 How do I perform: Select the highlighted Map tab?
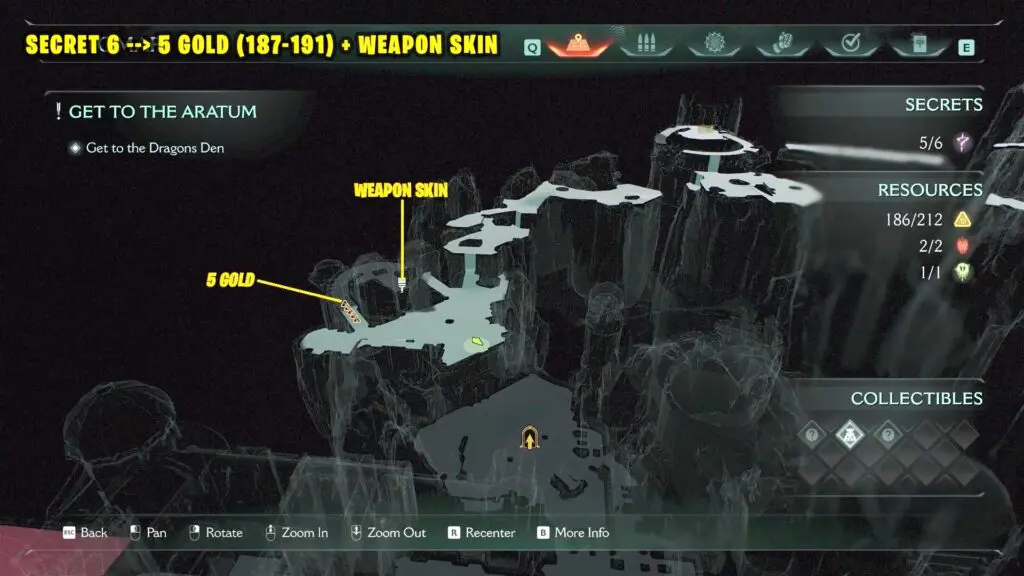click(580, 45)
